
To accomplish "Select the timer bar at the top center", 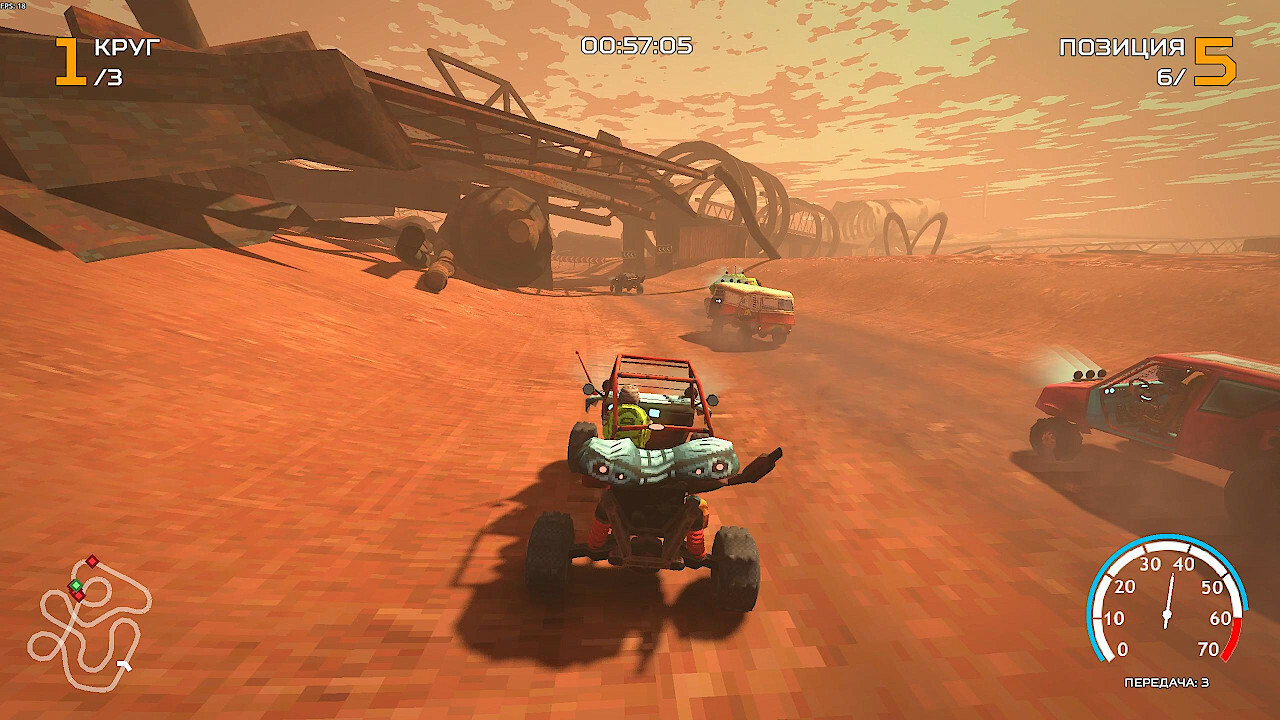I will (x=639, y=42).
